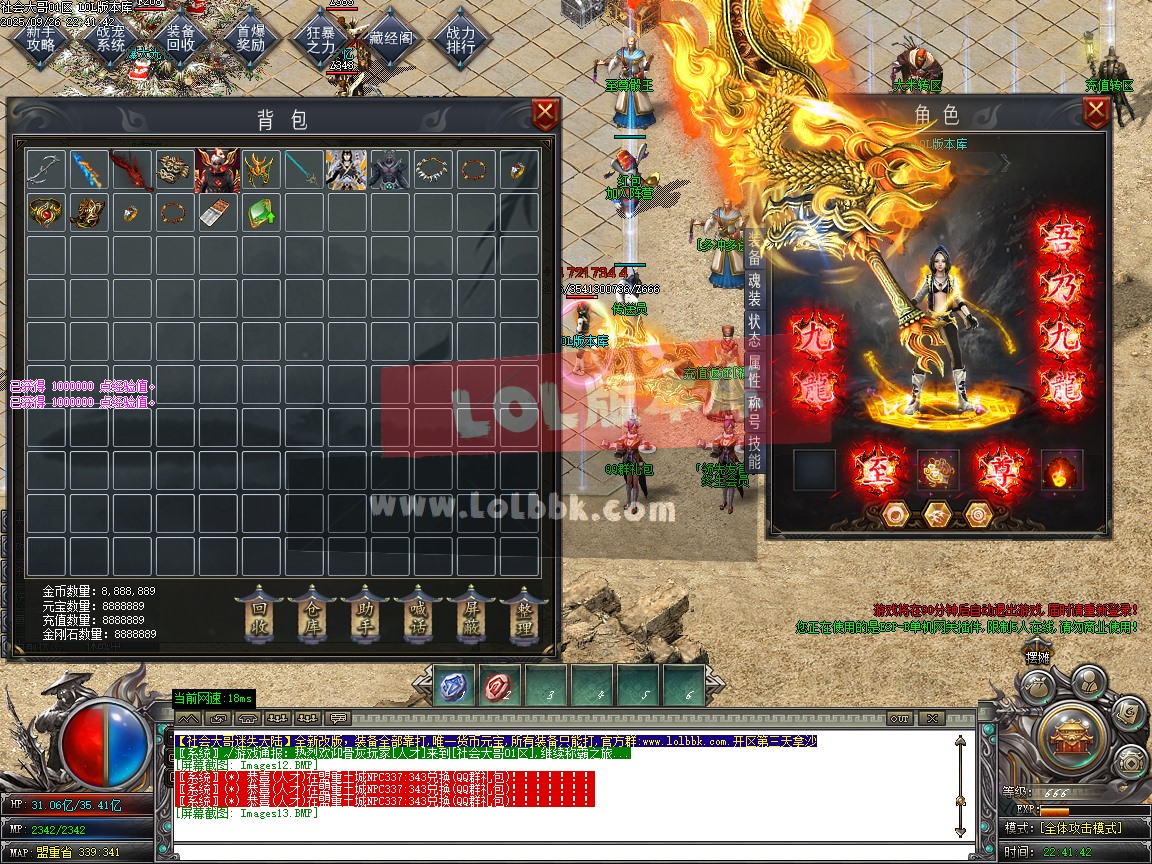The image size is (1152, 864).
Task: Close the 角色 character window
Action: (x=1096, y=113)
